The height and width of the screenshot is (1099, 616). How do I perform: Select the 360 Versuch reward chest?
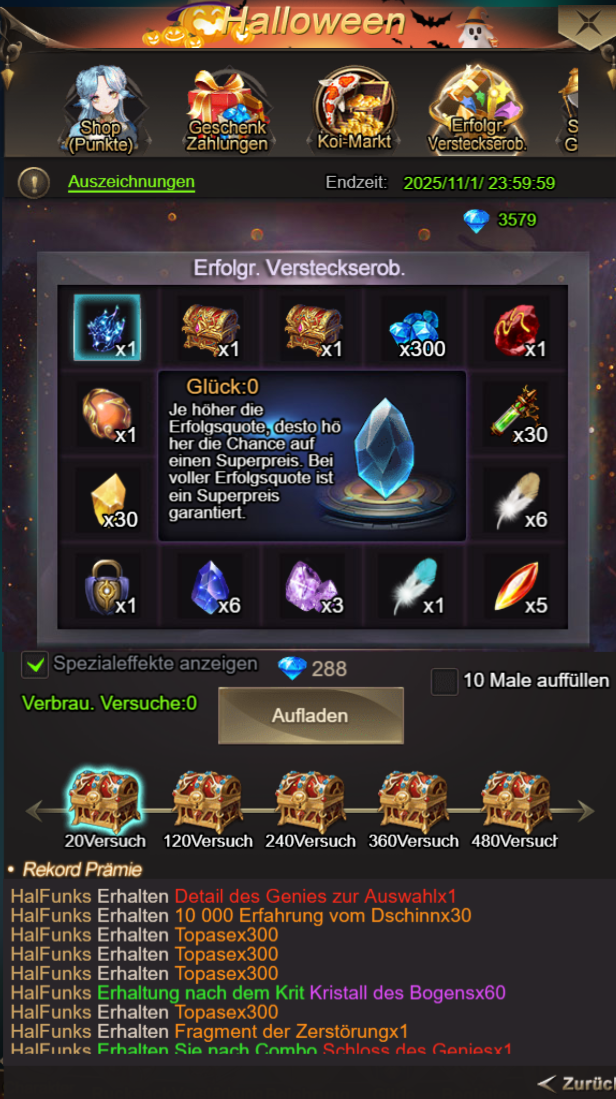(x=413, y=800)
